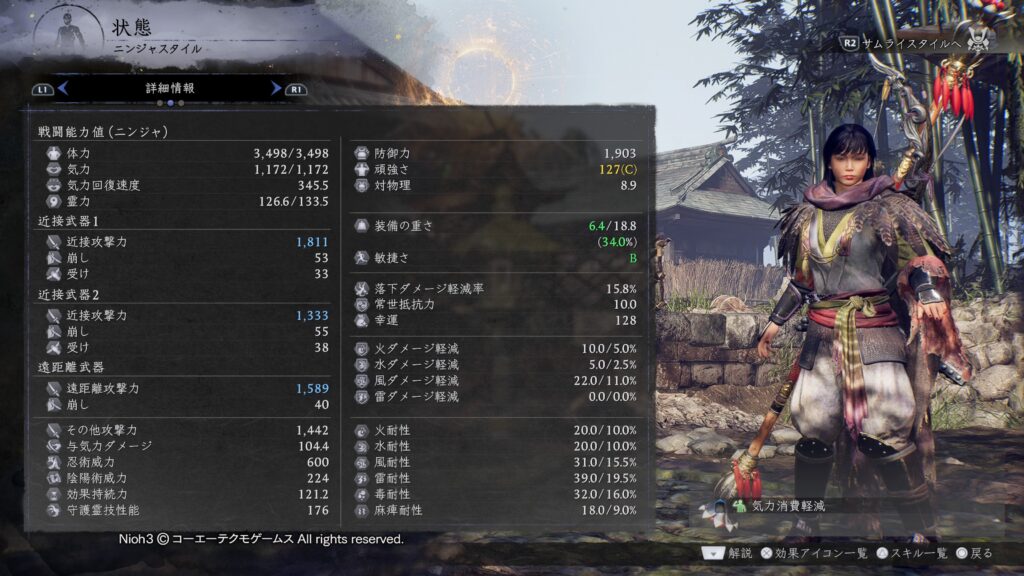Select the 気力回復速度 stat row
The height and width of the screenshot is (576, 1024).
point(184,185)
